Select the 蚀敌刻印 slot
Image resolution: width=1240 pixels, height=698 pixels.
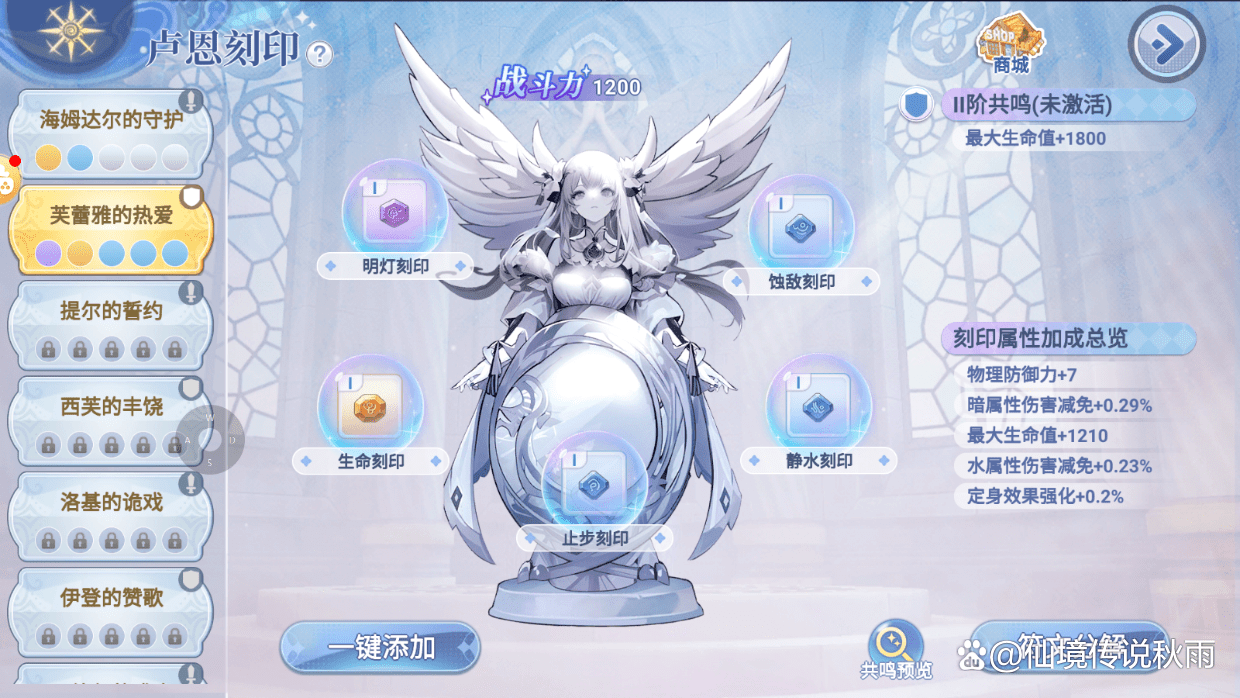801,230
